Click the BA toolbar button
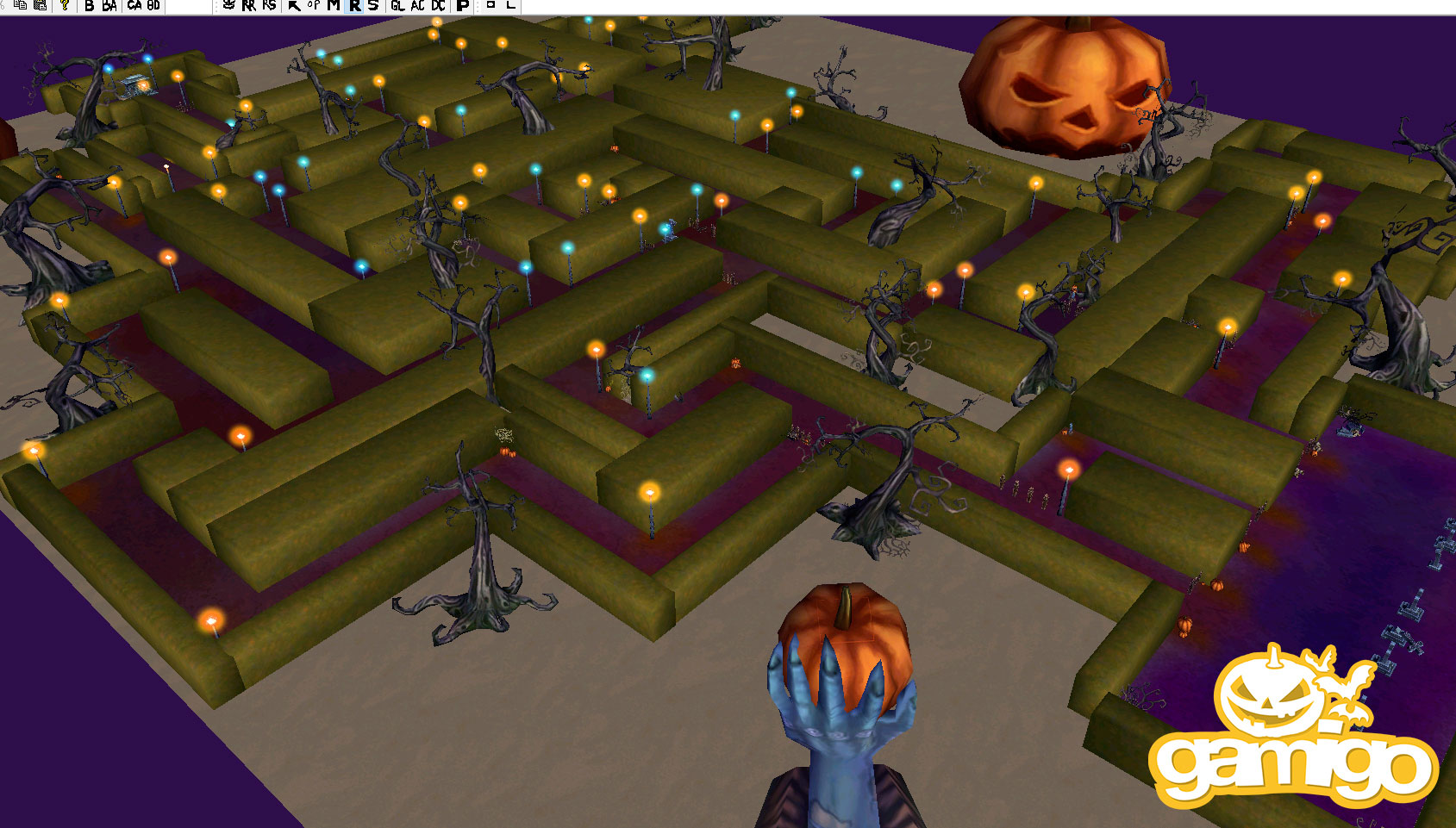 point(109,5)
